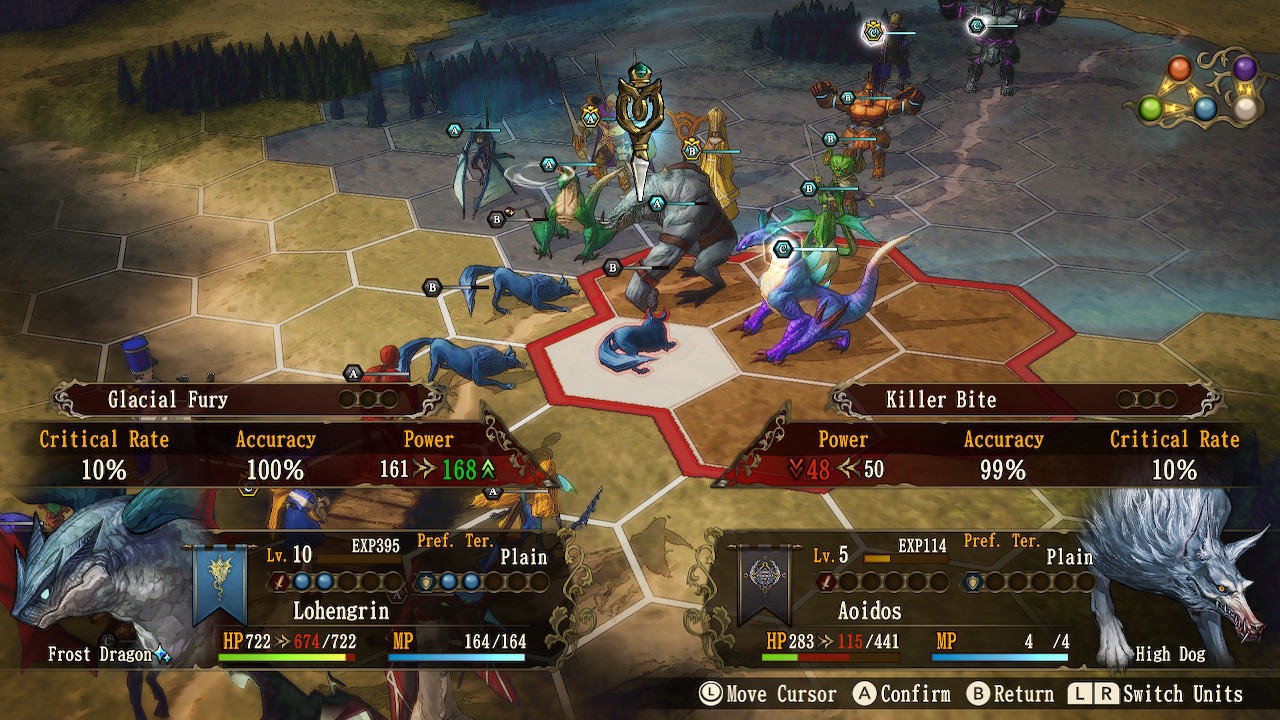1280x720 pixels.
Task: Select the red mana orb on the elemental diagram
Action: click(x=1178, y=68)
